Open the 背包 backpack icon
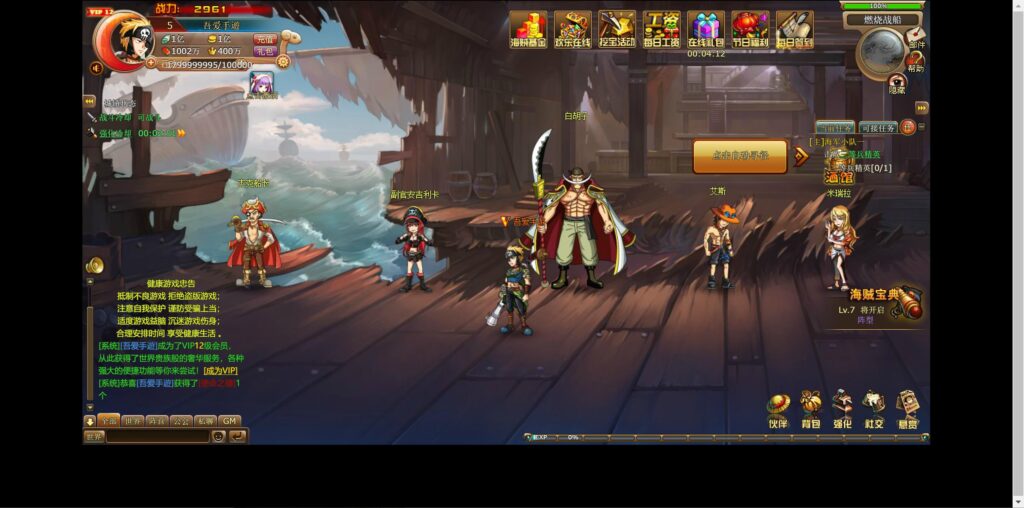Viewport: 1024px width, 508px height. click(x=810, y=410)
